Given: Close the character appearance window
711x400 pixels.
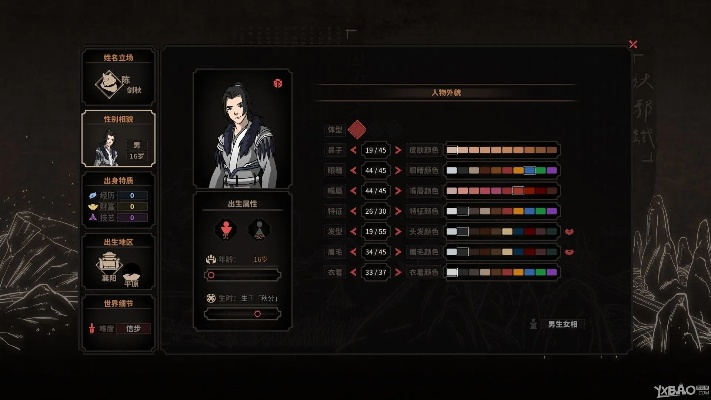Looking at the screenshot, I should [633, 44].
